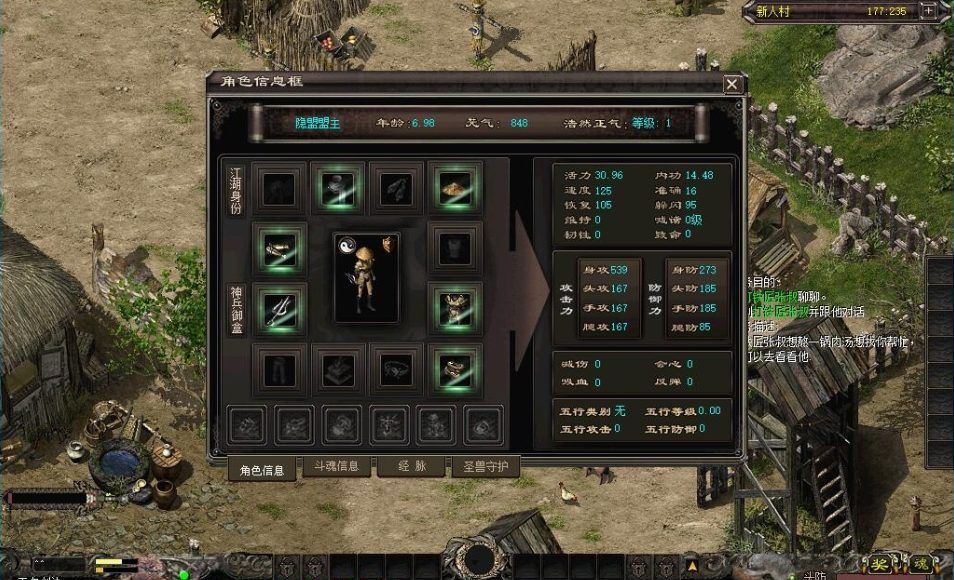Viewport: 954px width, 580px height.
Task: Select the equipped body armor slot
Action: pos(455,305)
